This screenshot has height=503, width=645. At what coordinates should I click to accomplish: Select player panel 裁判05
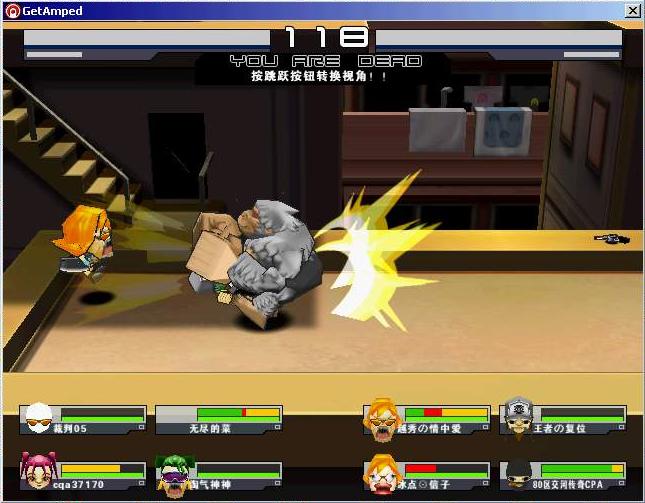click(x=84, y=419)
